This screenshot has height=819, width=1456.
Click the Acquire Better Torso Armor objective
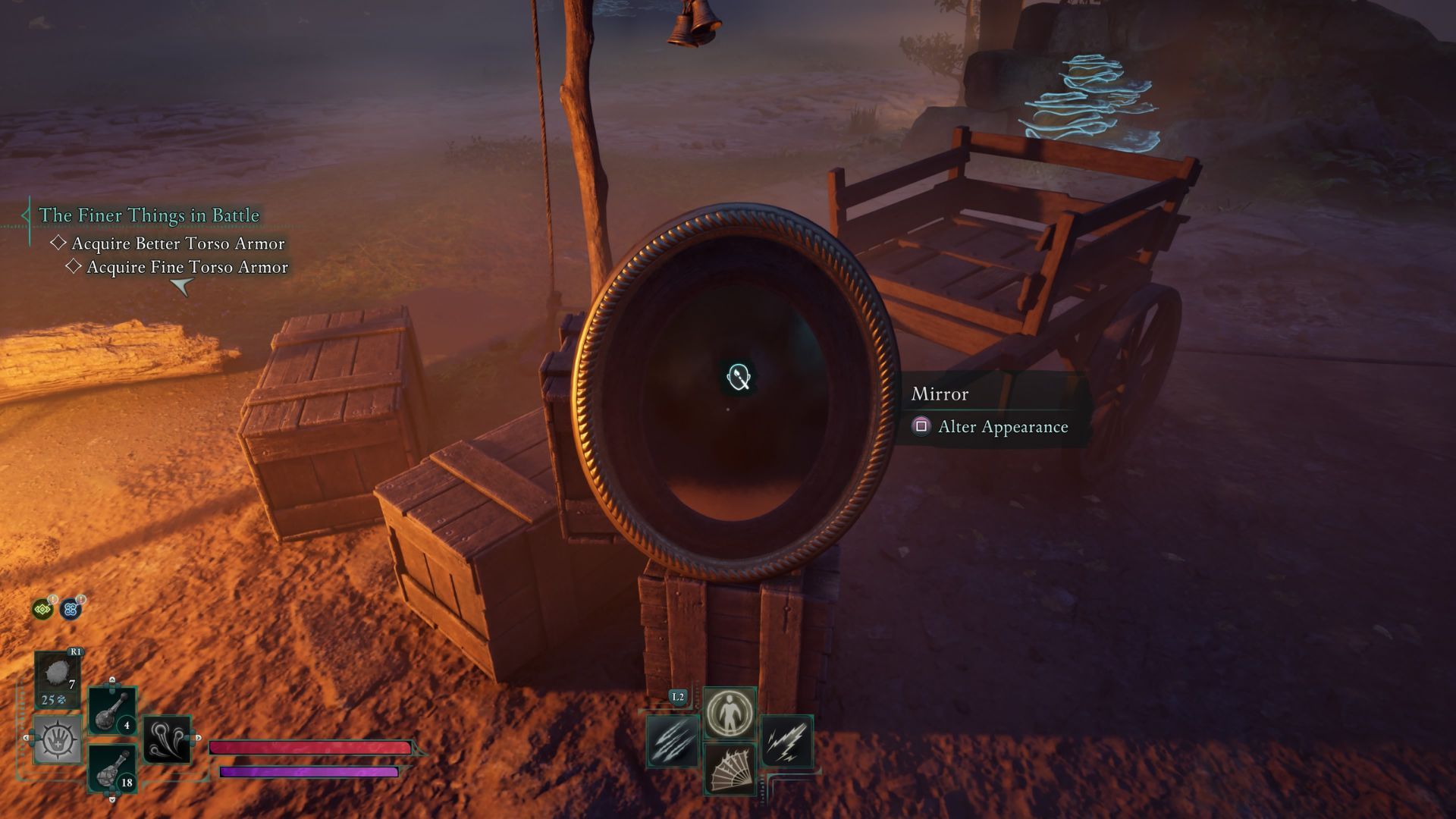pyautogui.click(x=177, y=243)
